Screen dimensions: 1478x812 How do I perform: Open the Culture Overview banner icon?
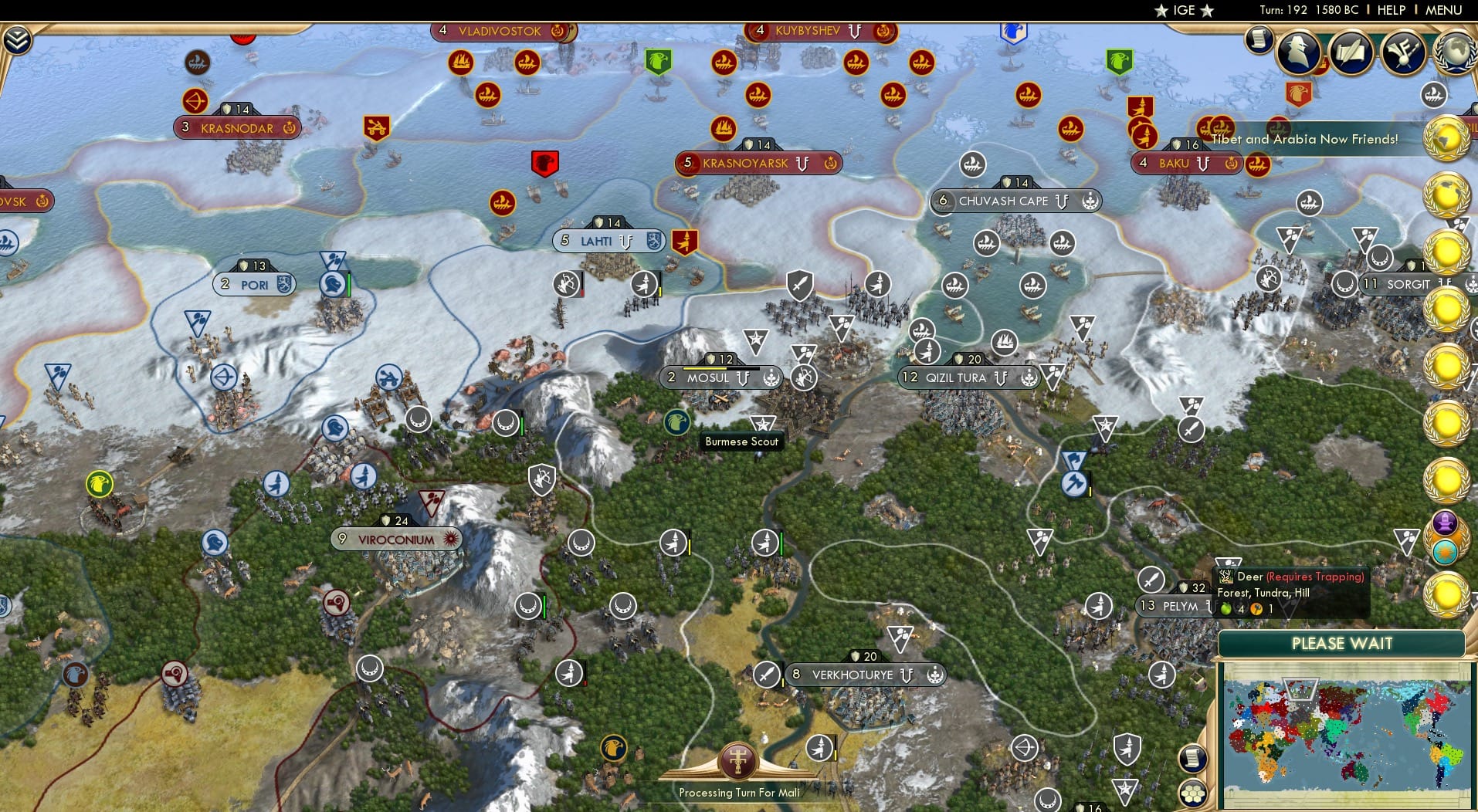click(1403, 53)
